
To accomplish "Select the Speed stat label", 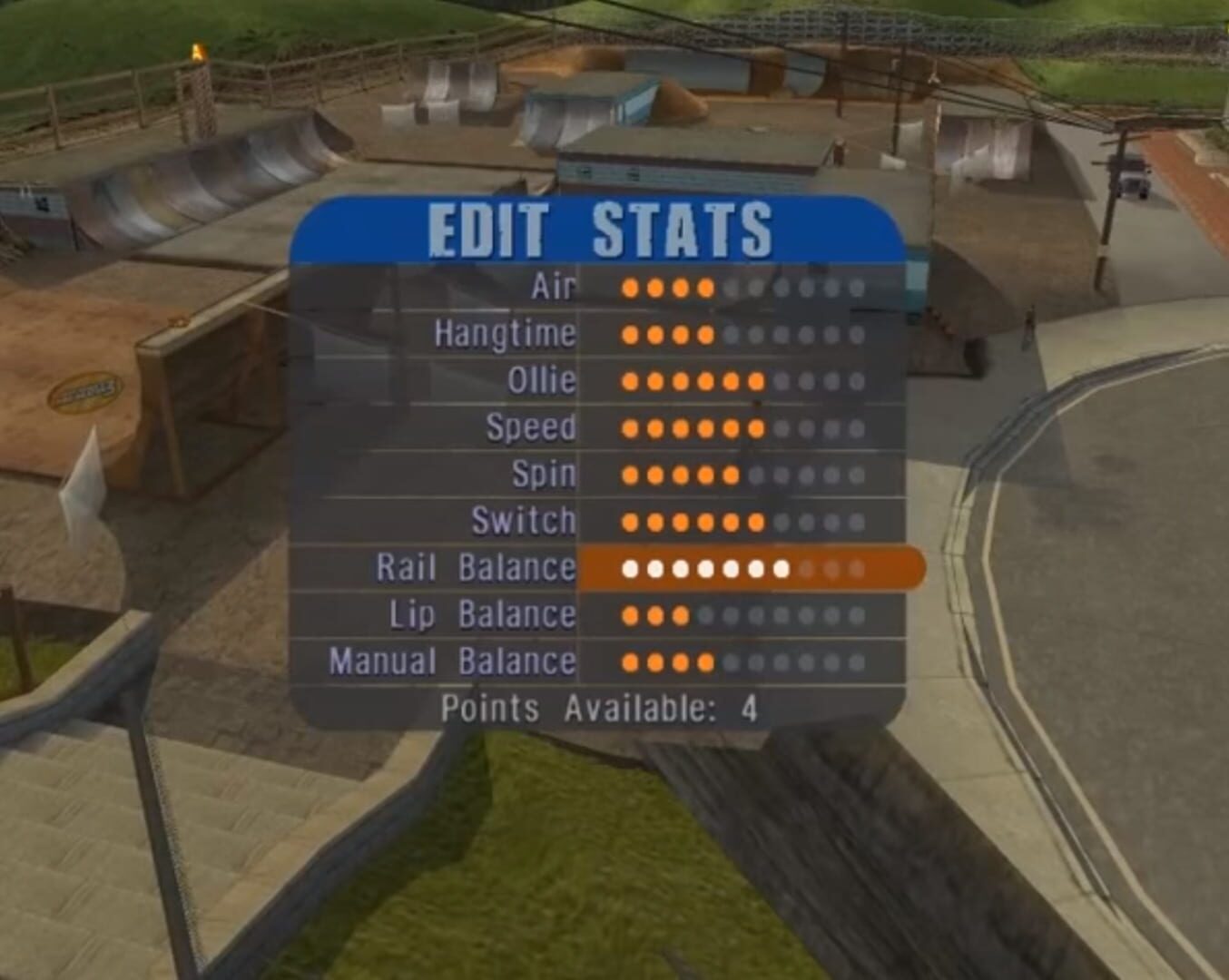I will pyautogui.click(x=532, y=426).
